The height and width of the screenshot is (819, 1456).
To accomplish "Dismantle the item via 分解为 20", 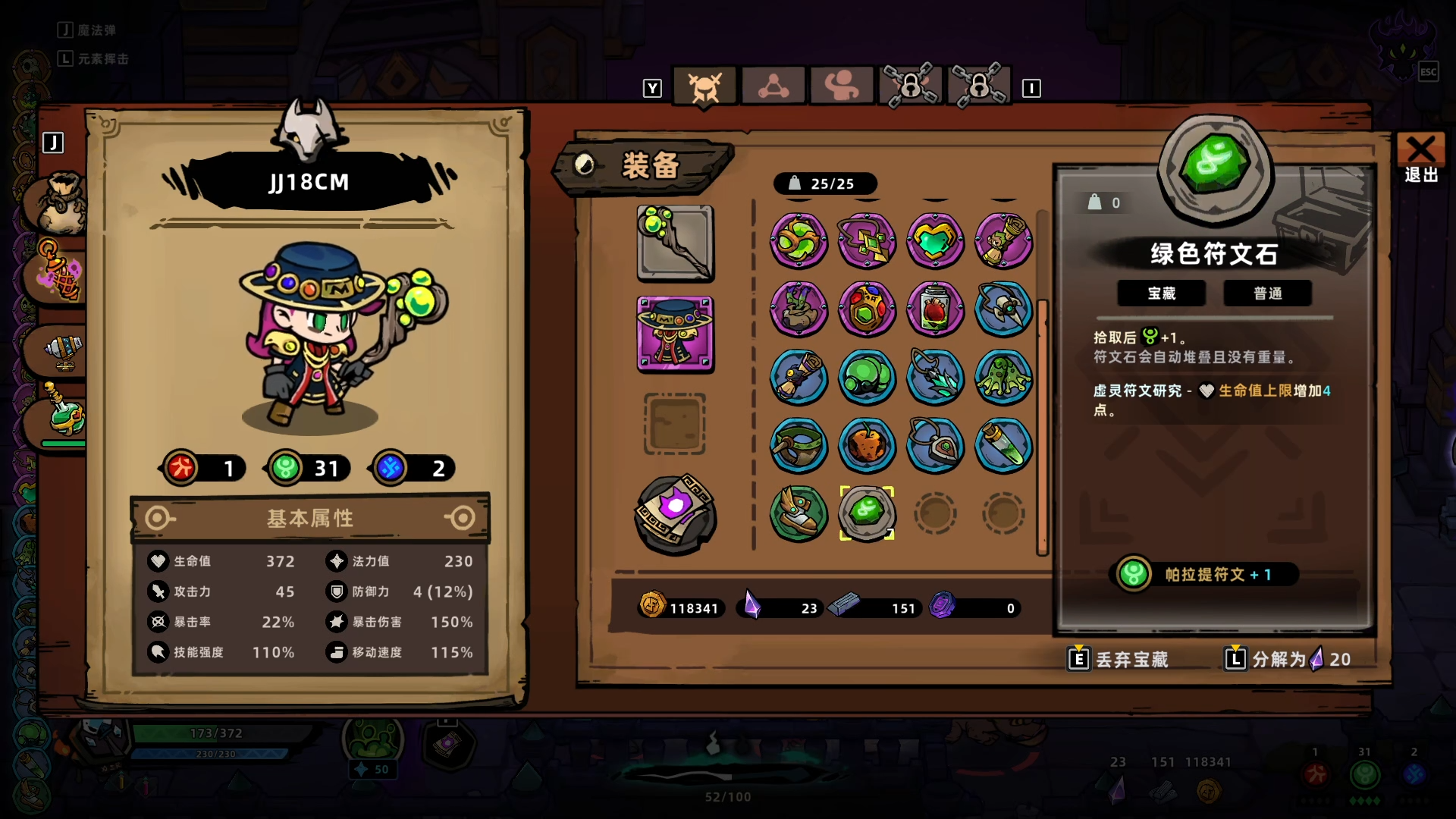I will (x=1288, y=659).
